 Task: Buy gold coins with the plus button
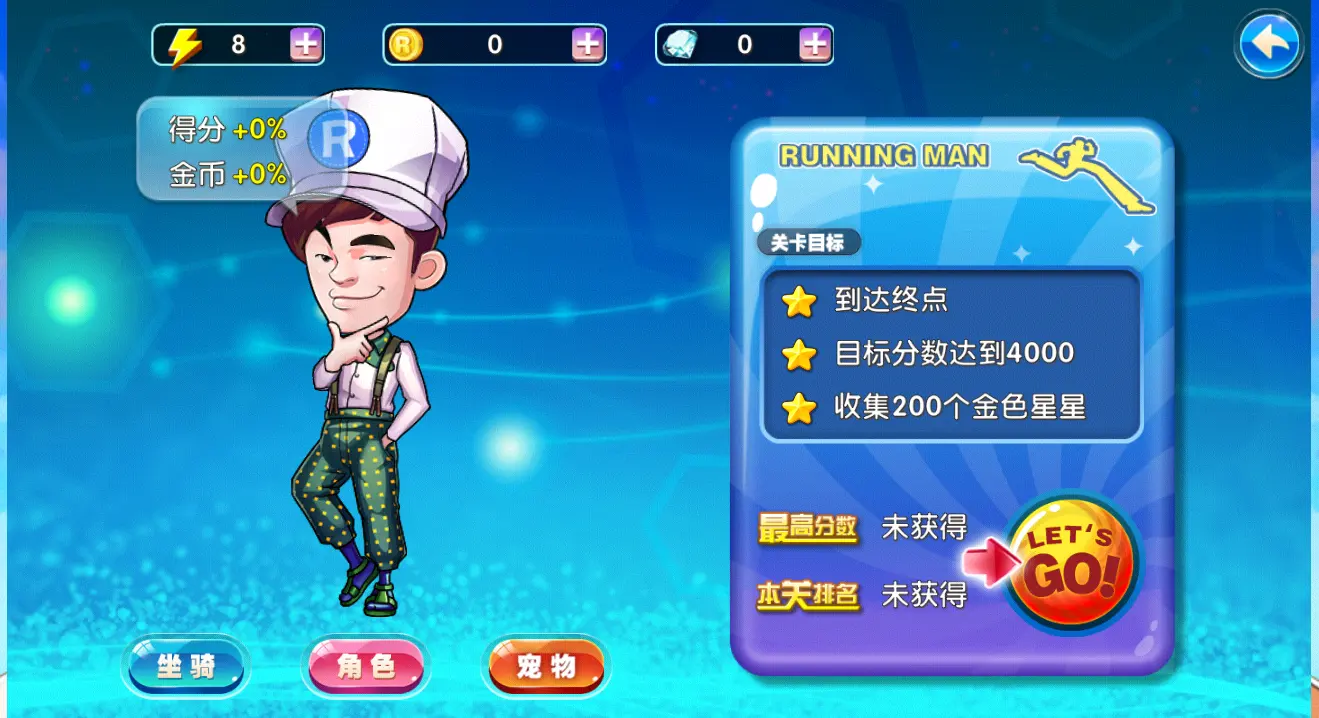coord(587,45)
